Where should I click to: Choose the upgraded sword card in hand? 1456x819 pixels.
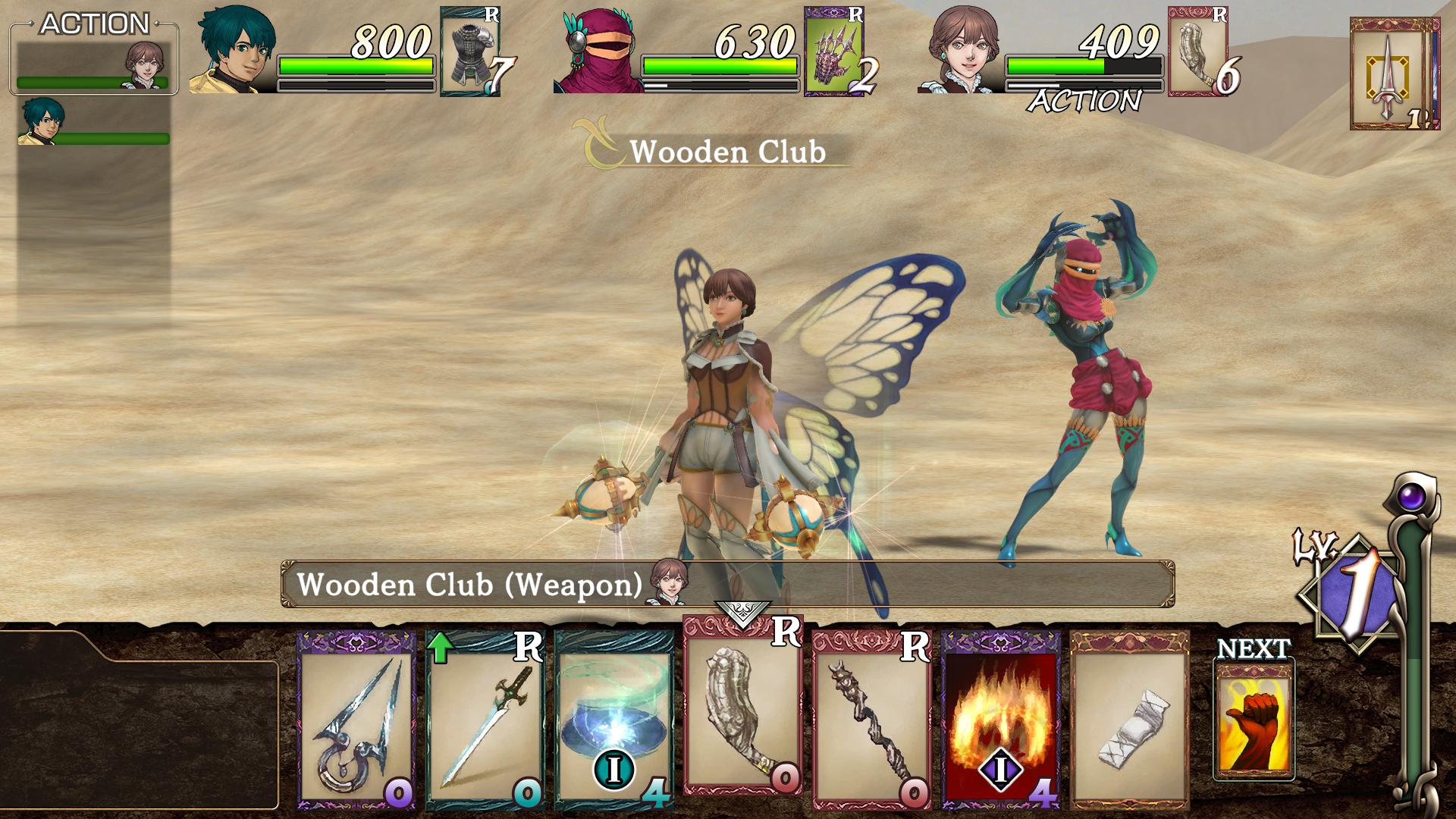pyautogui.click(x=485, y=720)
